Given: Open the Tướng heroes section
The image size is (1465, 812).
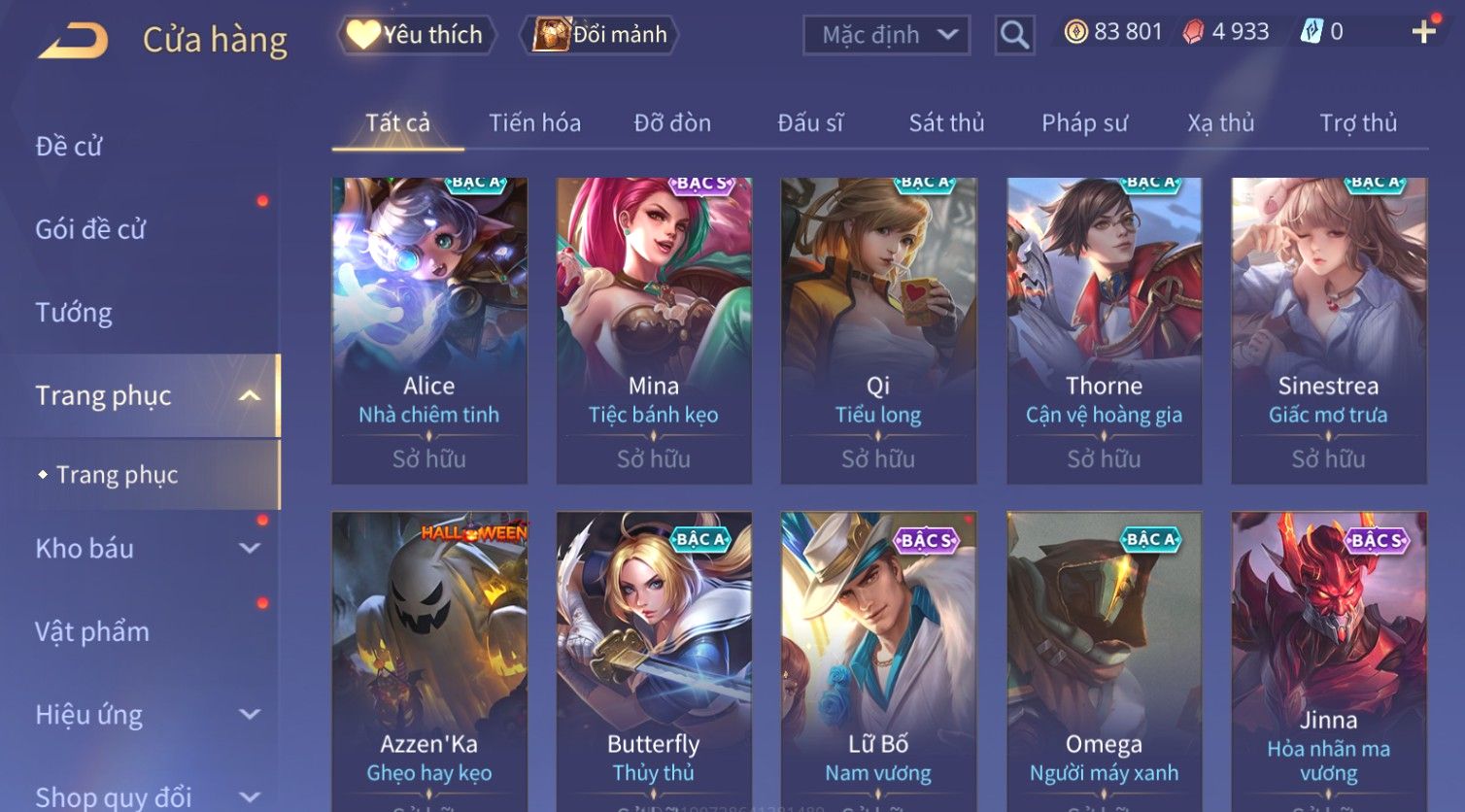Looking at the screenshot, I should (x=74, y=313).
